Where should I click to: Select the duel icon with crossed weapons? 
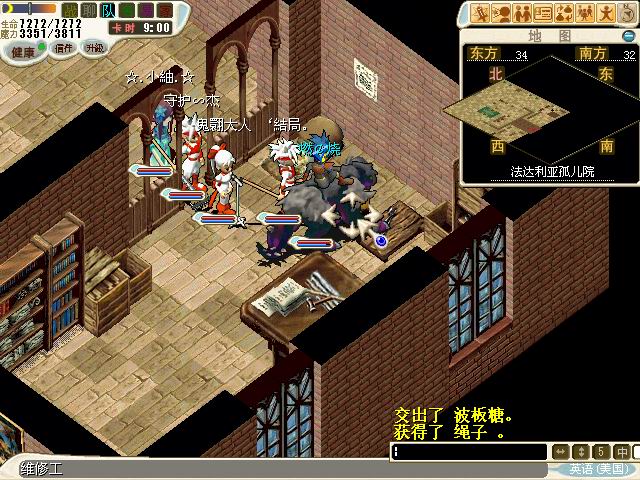coord(480,13)
